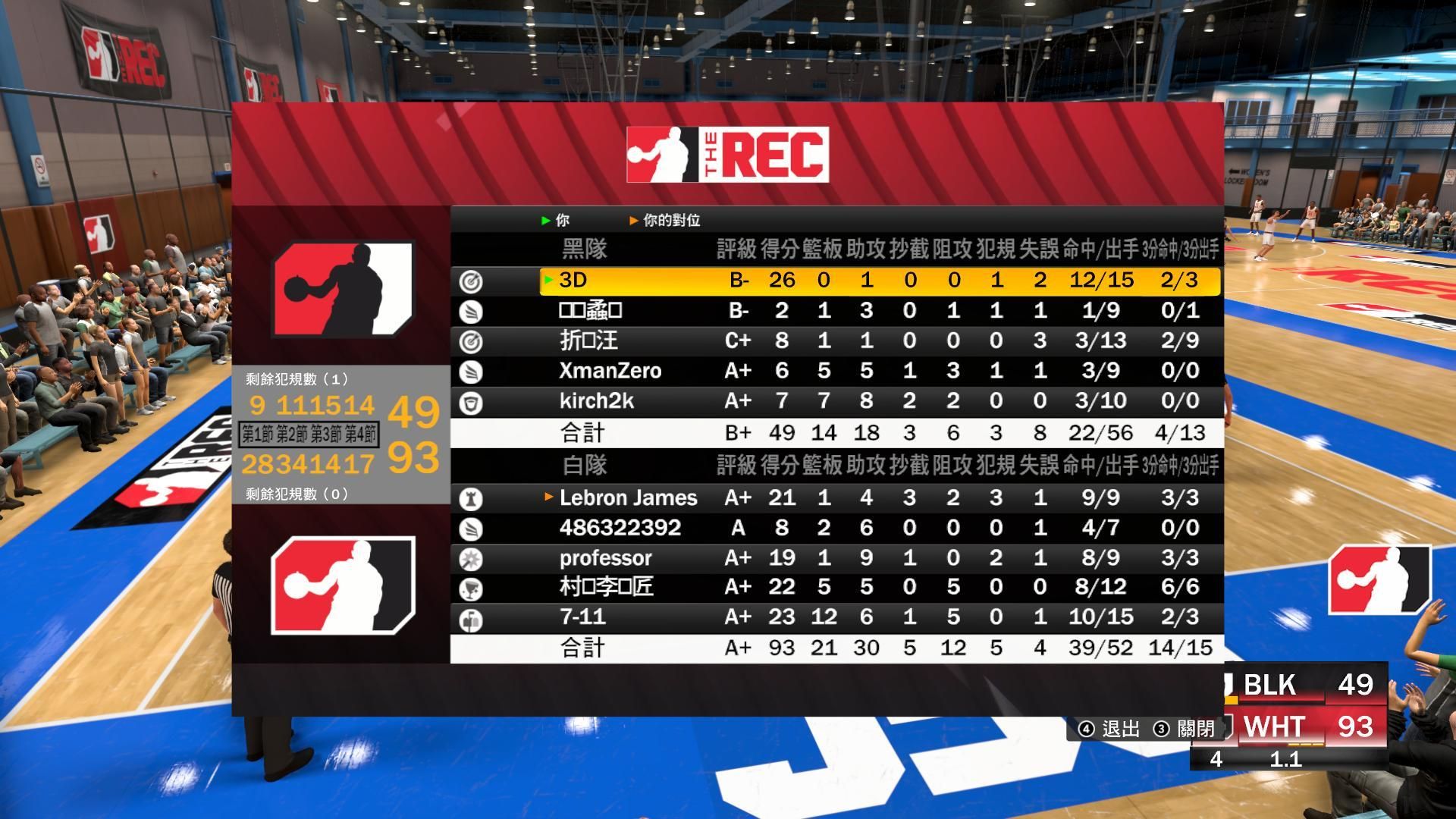Click the target badge icon beside player 3D
Image resolution: width=1456 pixels, height=819 pixels.
472,280
